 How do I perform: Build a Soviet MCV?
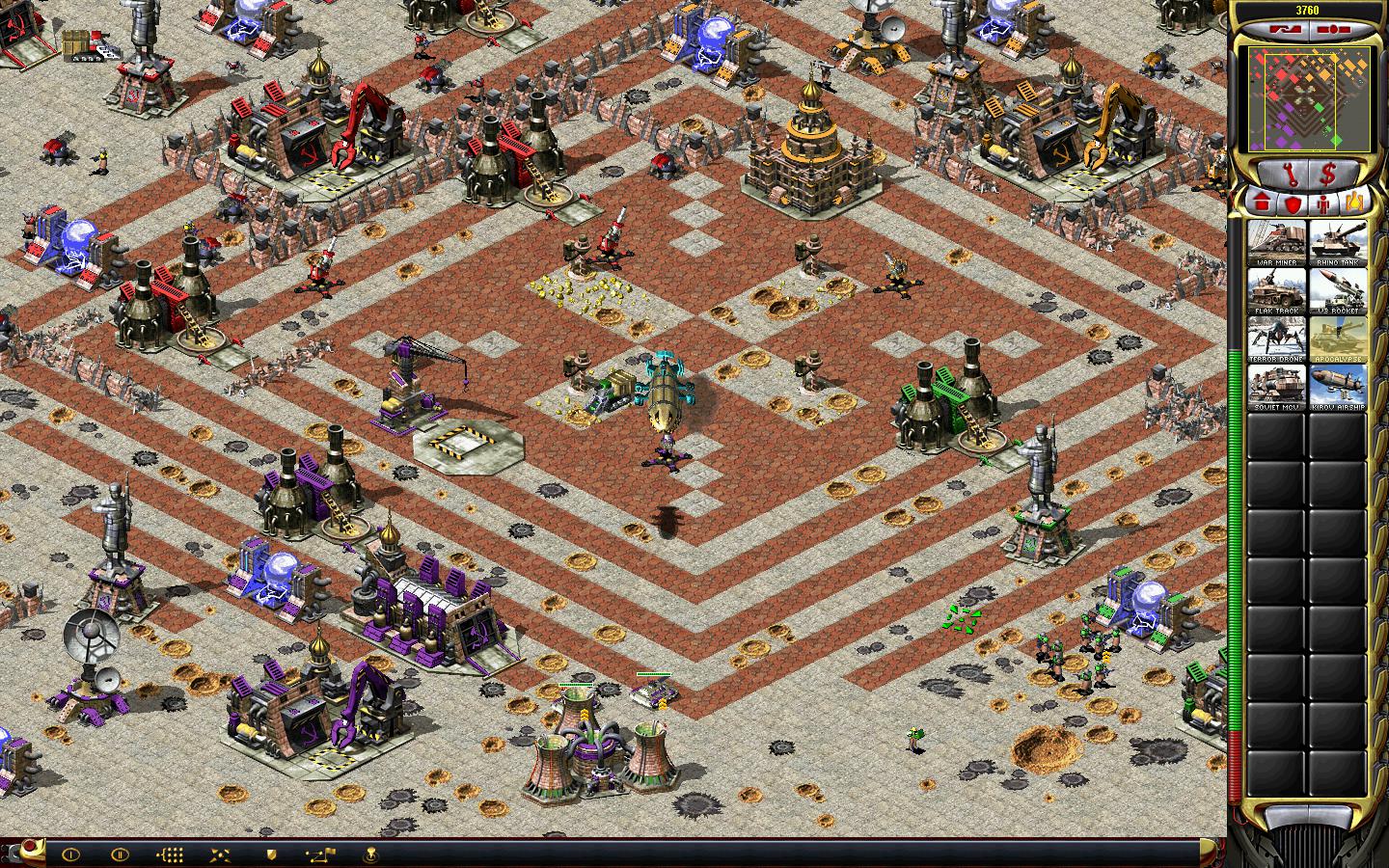click(1276, 387)
